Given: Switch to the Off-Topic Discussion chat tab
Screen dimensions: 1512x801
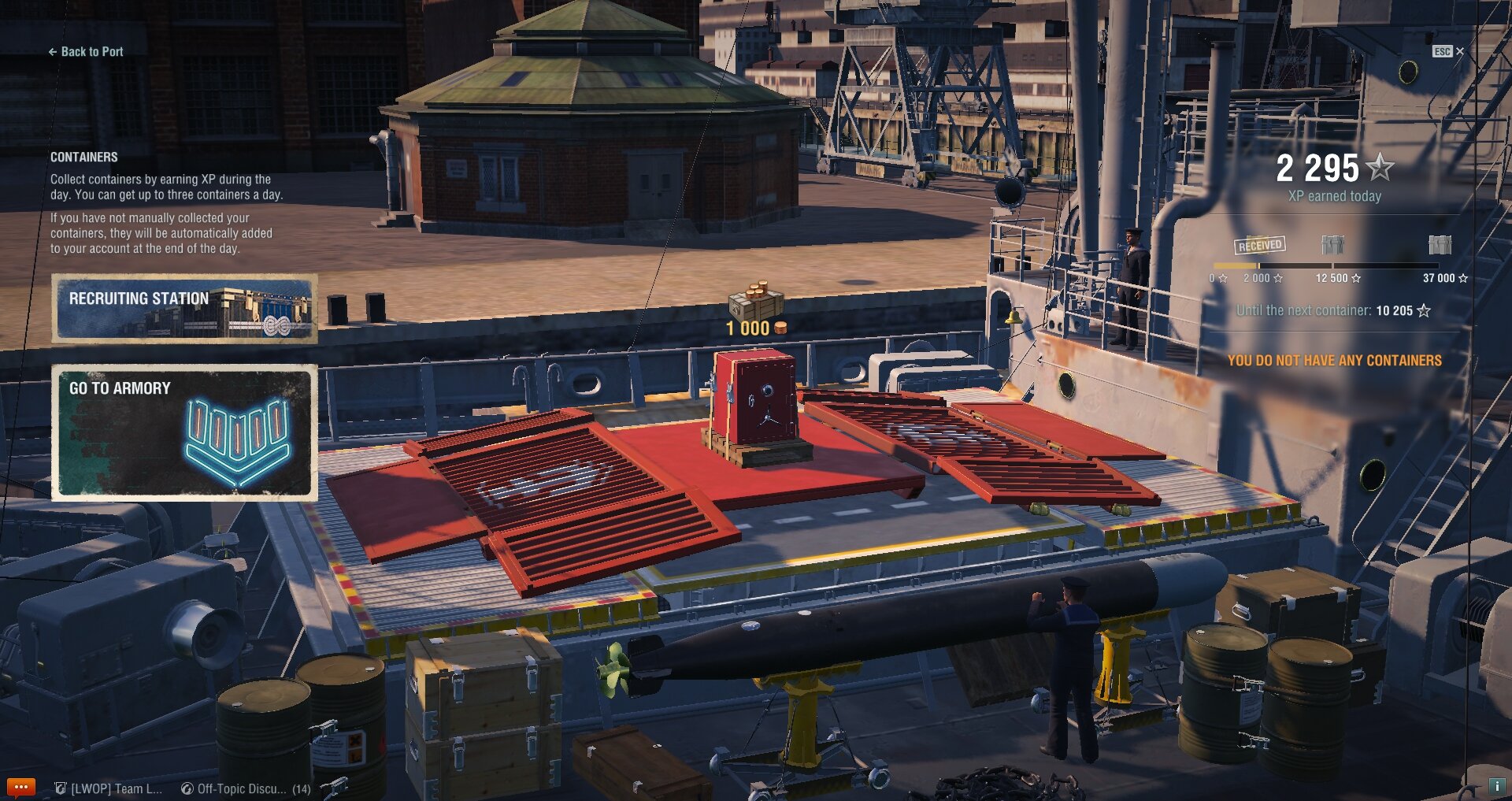Looking at the screenshot, I should click(x=245, y=788).
